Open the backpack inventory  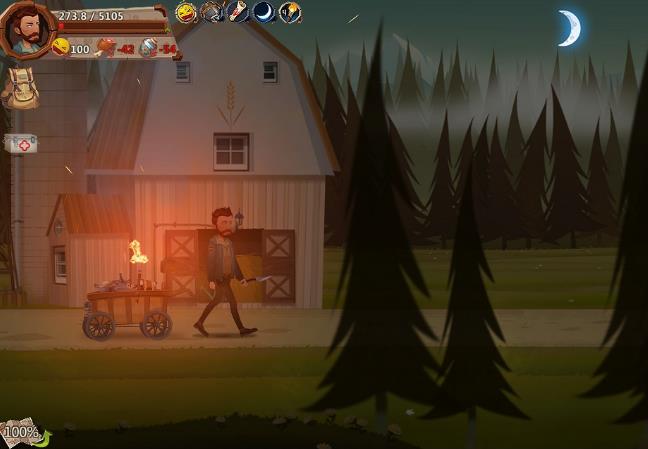(x=19, y=90)
